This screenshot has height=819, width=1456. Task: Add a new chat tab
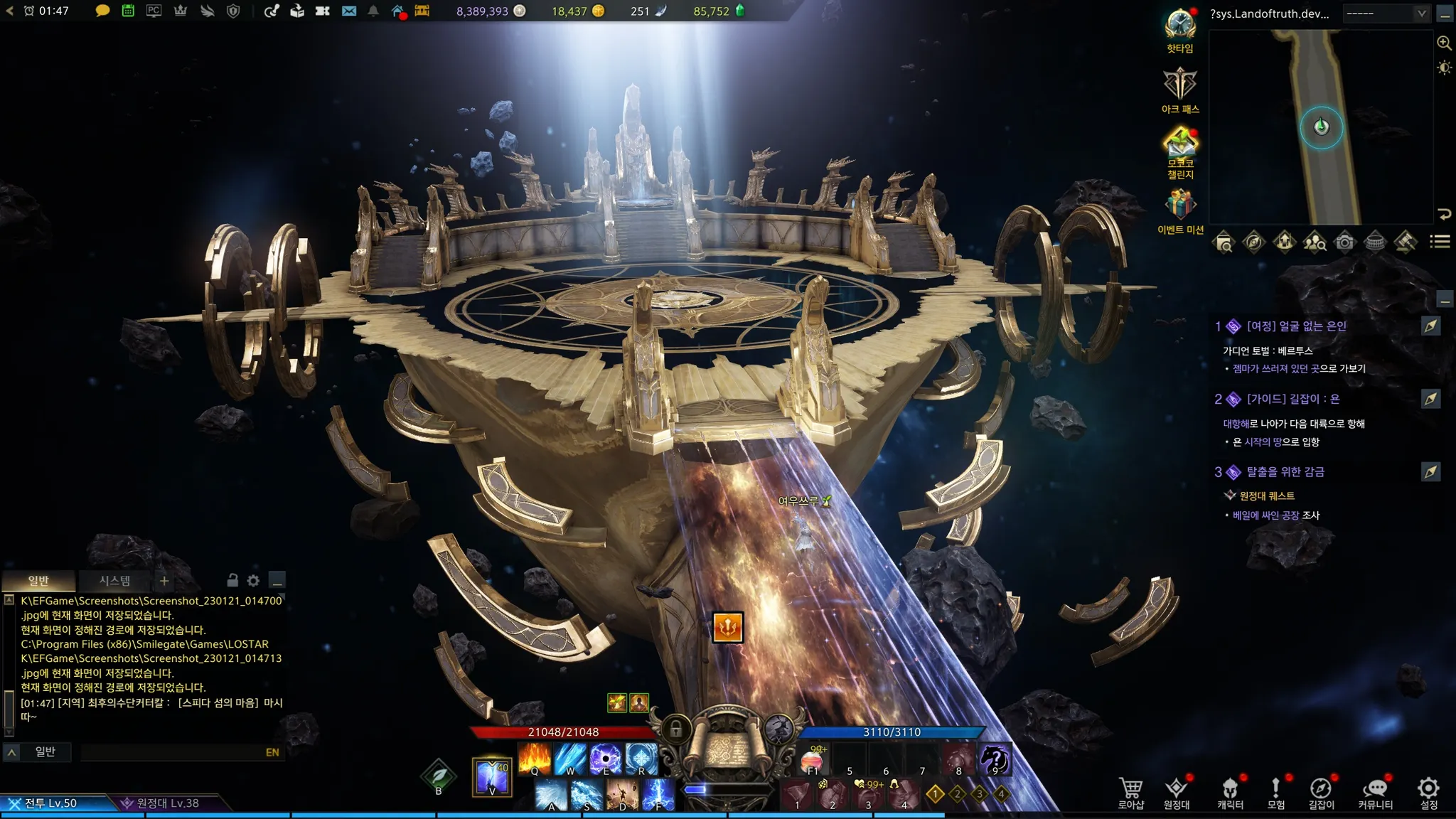tap(164, 581)
